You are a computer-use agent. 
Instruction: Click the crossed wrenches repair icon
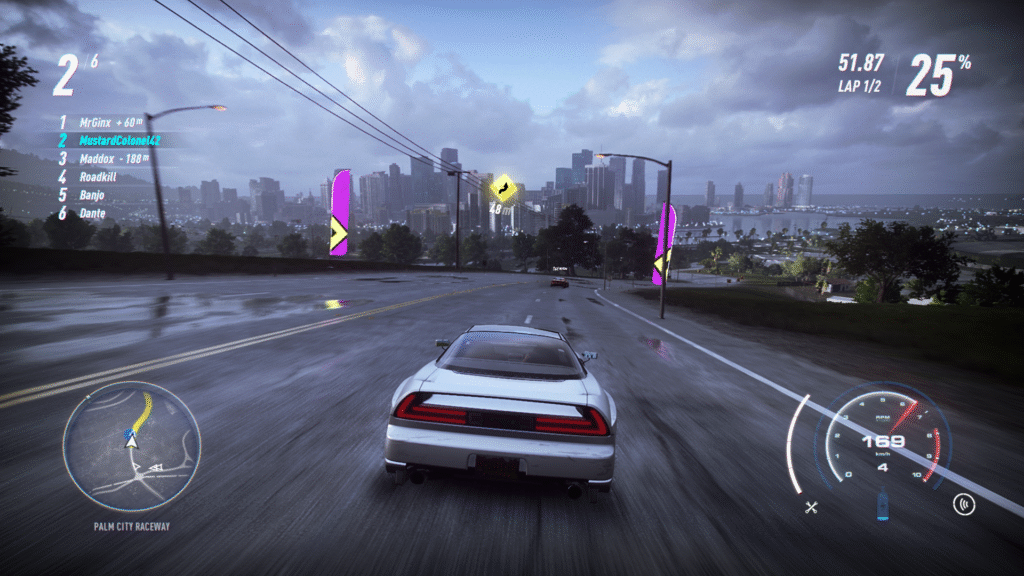point(812,507)
